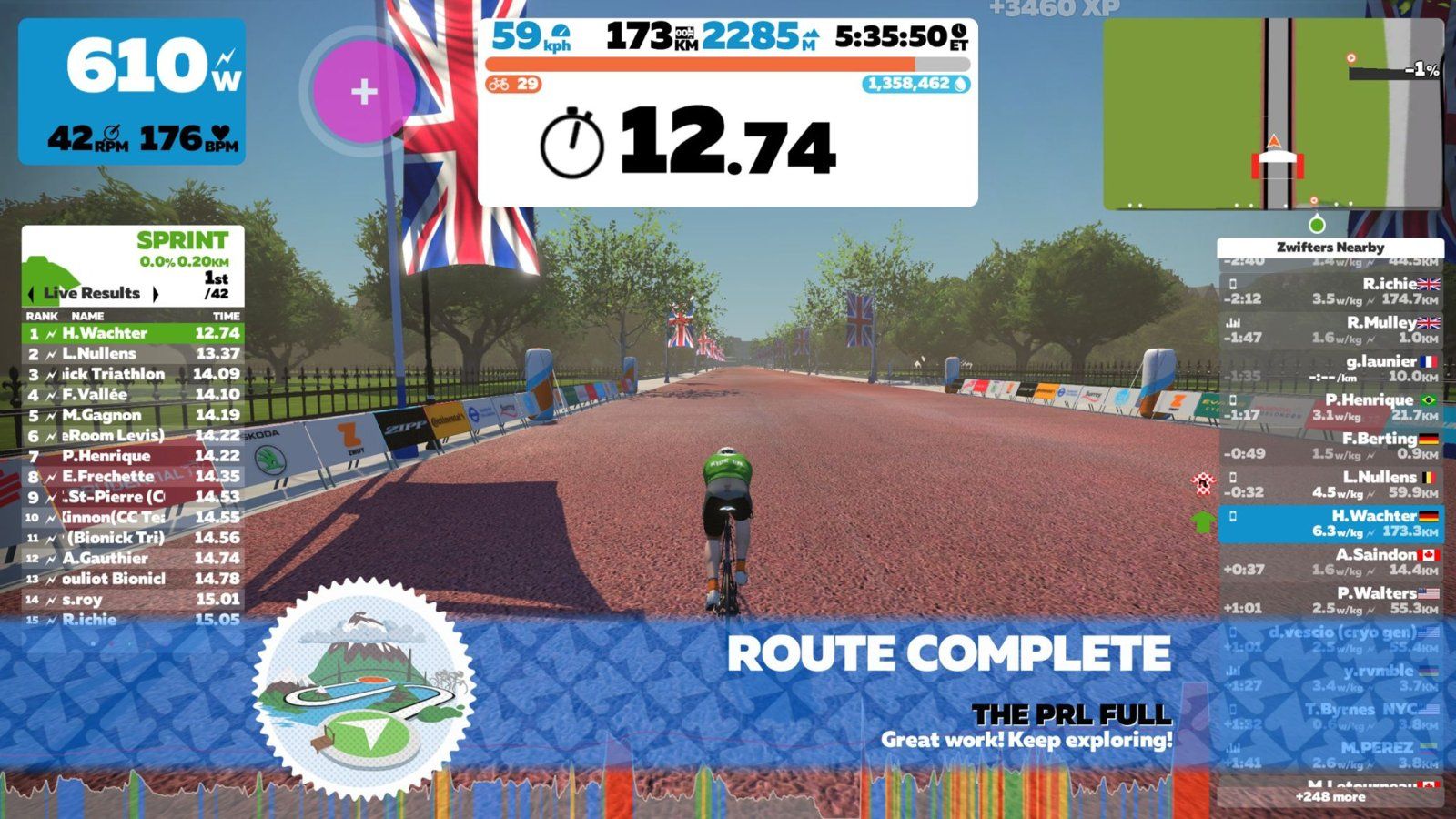Viewport: 1456px width, 819px height.
Task: Expand the +248 more riders entry
Action: point(1330,797)
